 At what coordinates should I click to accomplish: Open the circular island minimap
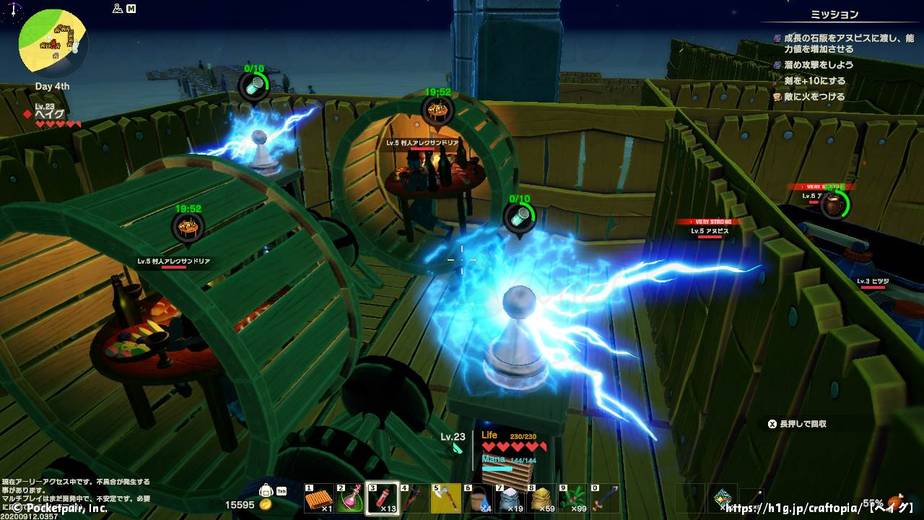coord(52,43)
